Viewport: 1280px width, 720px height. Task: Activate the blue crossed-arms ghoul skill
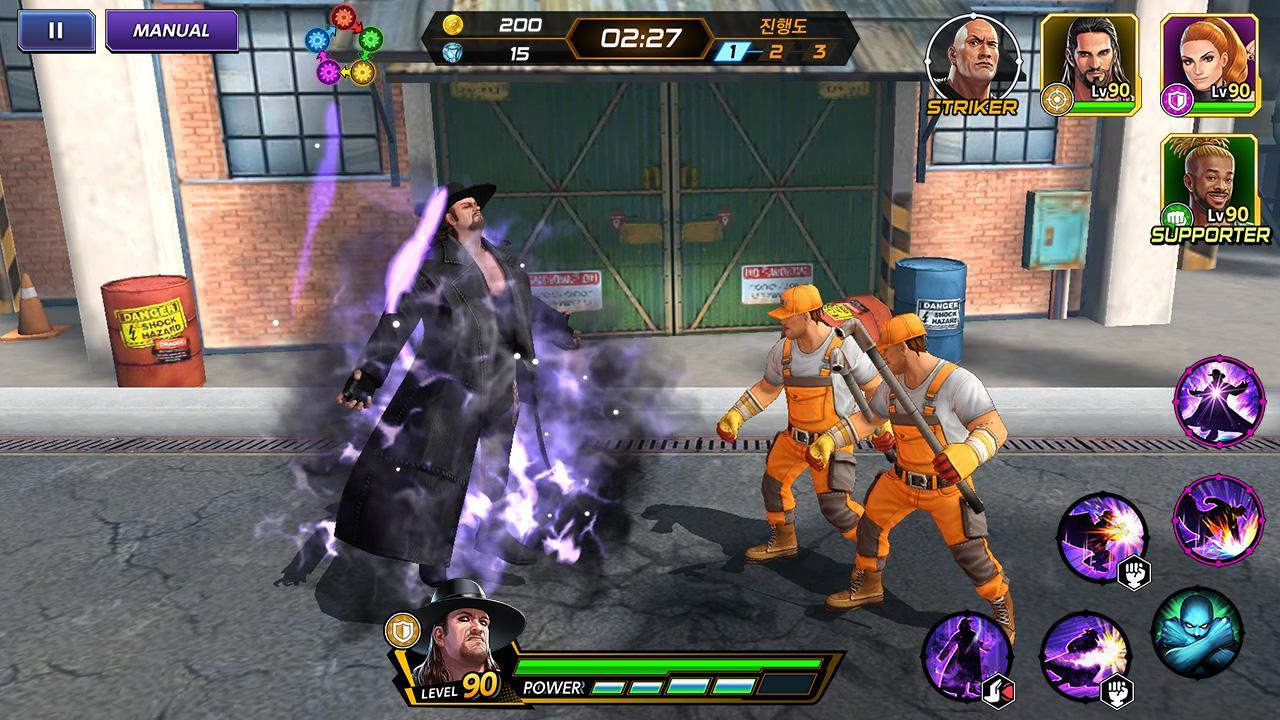1196,632
